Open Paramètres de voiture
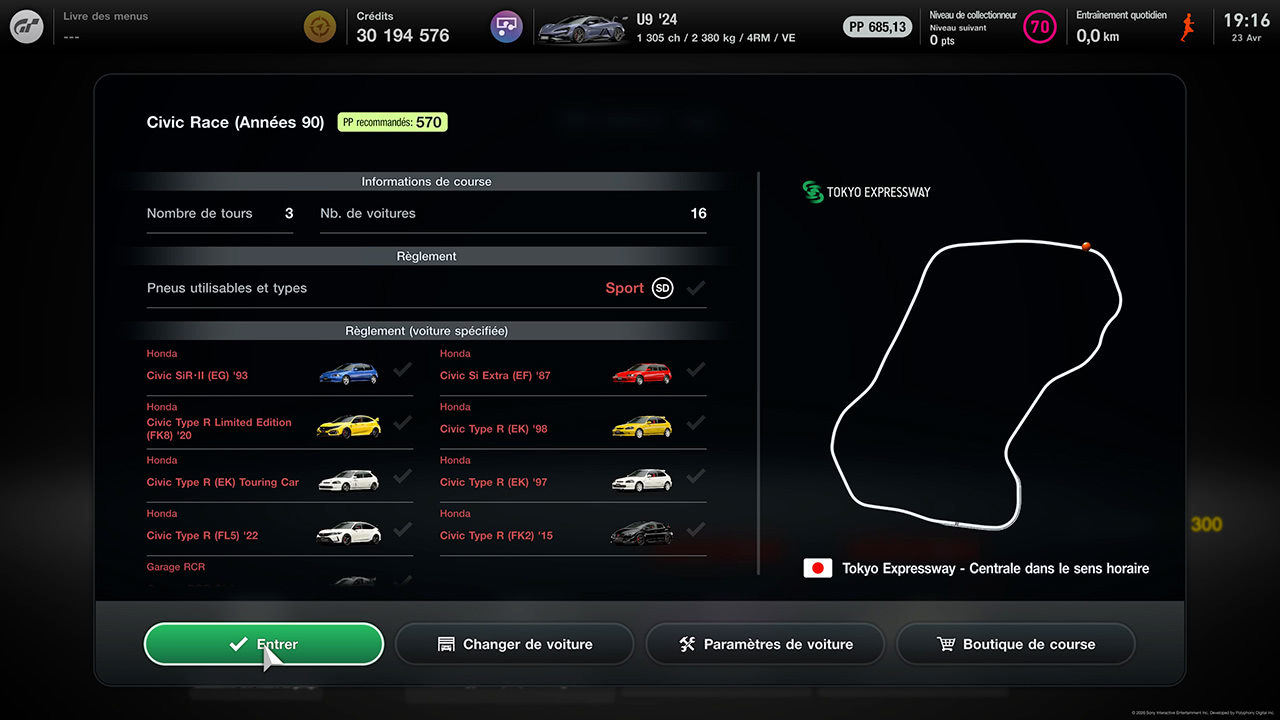 pos(765,644)
